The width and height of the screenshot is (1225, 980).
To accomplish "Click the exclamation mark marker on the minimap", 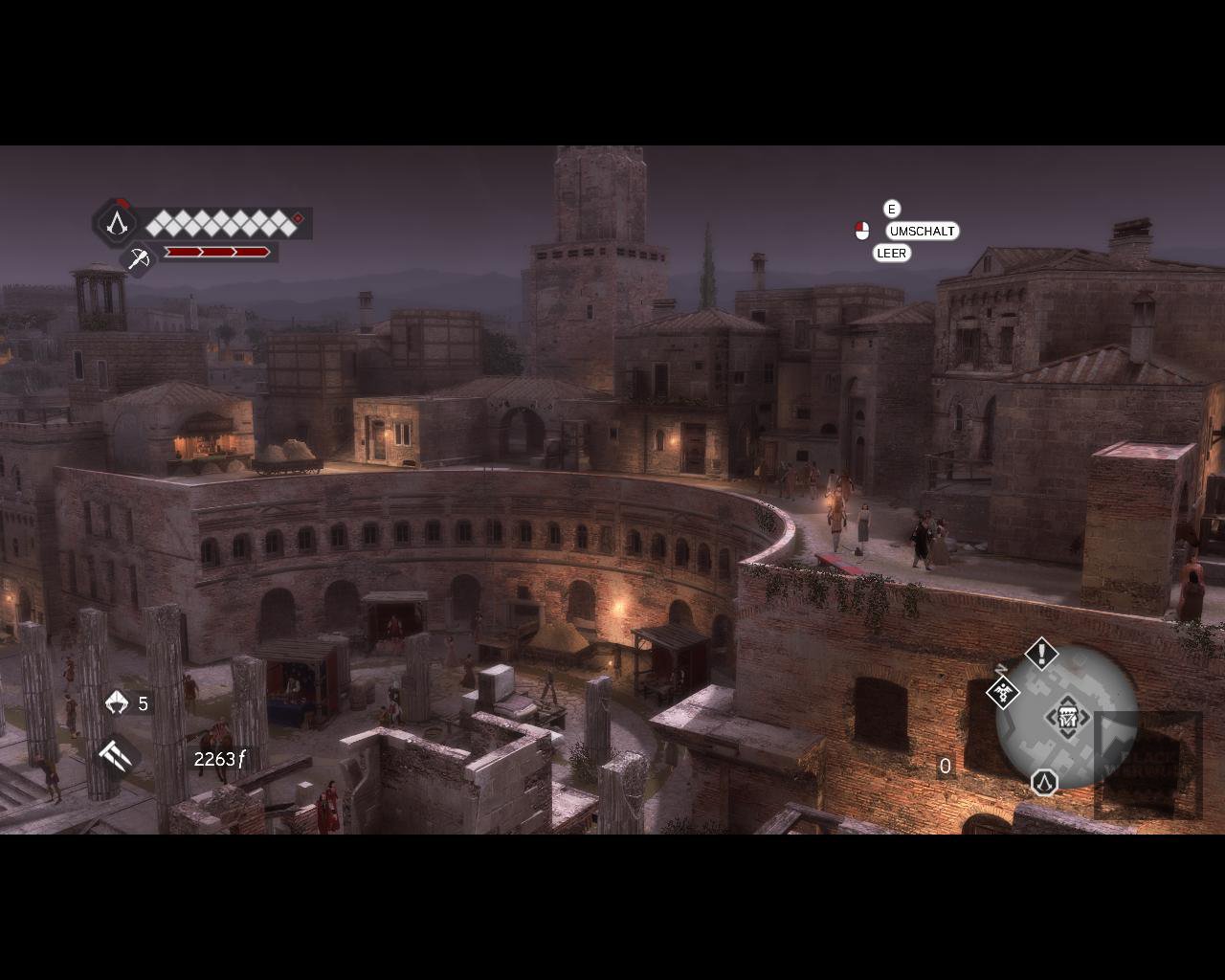I will pyautogui.click(x=1041, y=655).
